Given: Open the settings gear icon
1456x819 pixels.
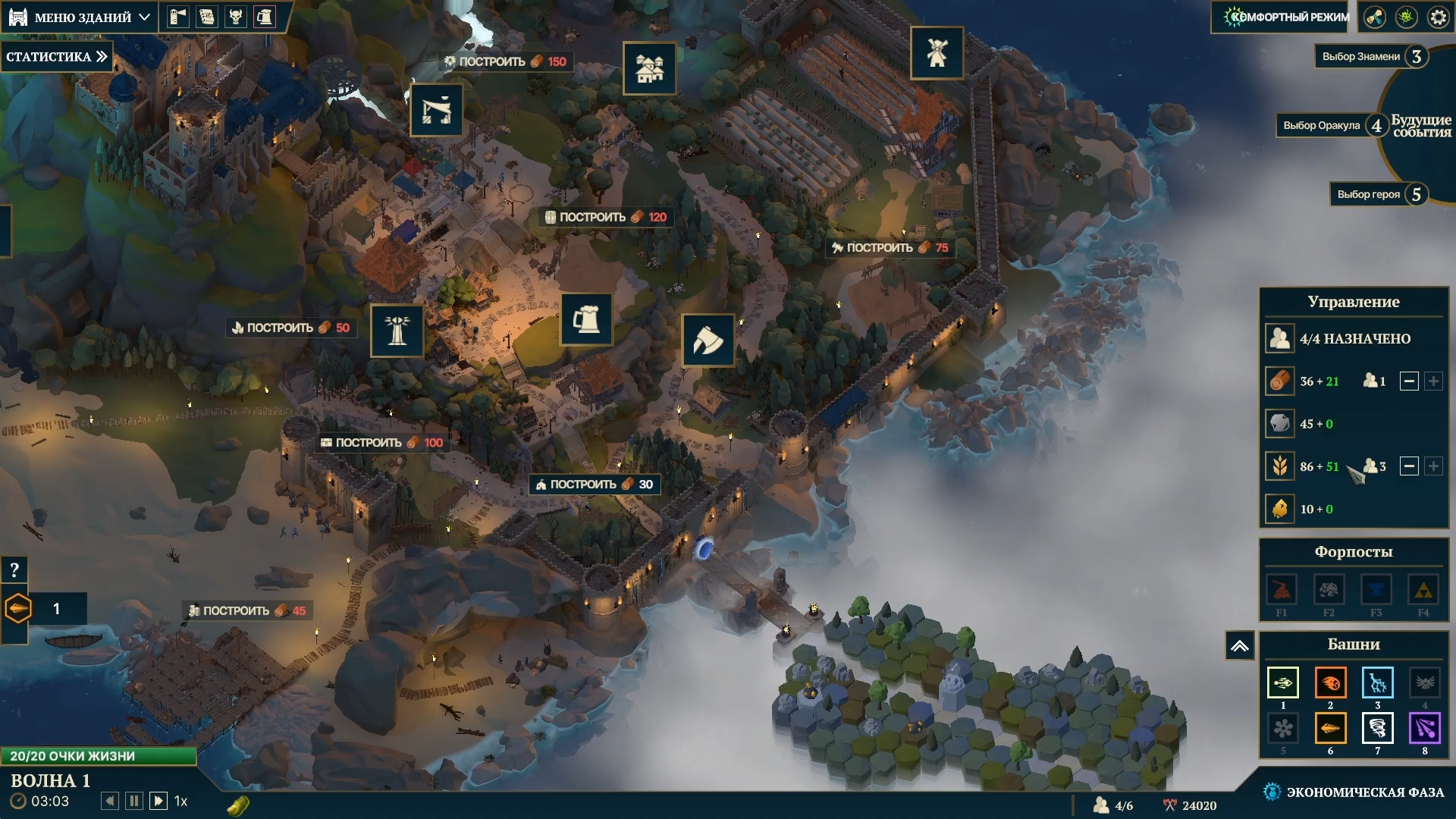Looking at the screenshot, I should pyautogui.click(x=1438, y=17).
